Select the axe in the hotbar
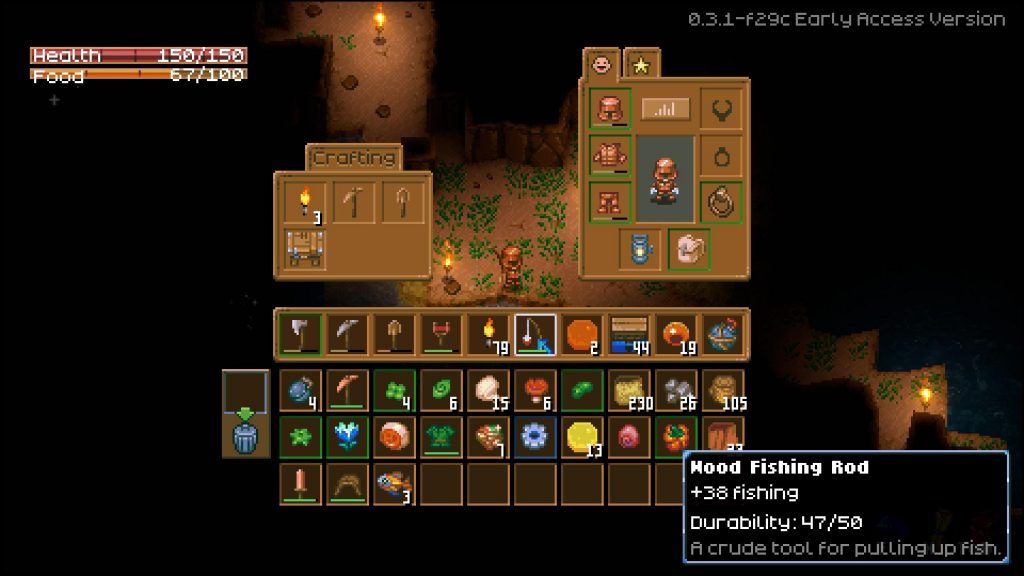The width and height of the screenshot is (1024, 576). (x=301, y=334)
